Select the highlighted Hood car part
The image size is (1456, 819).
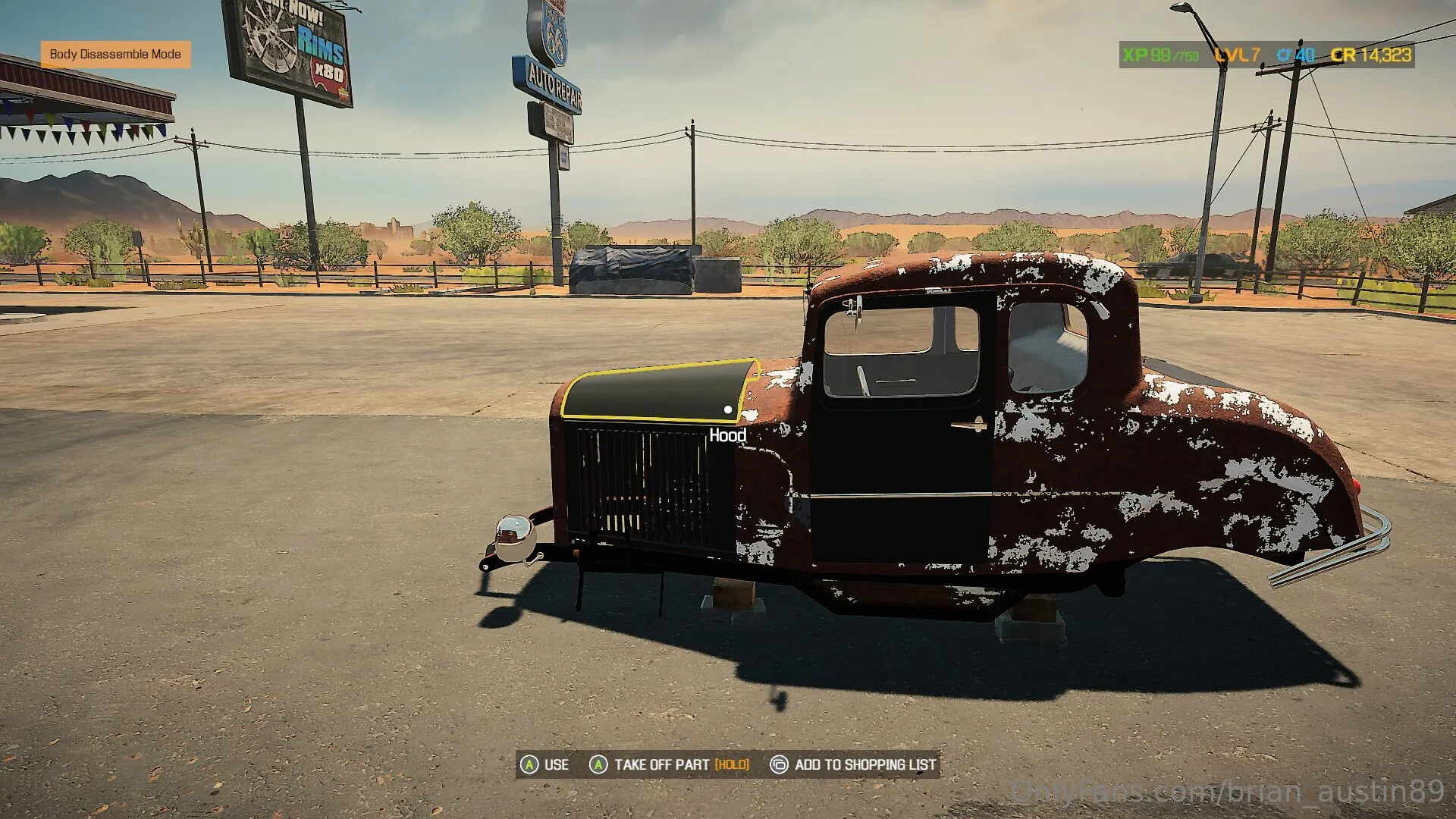click(657, 392)
